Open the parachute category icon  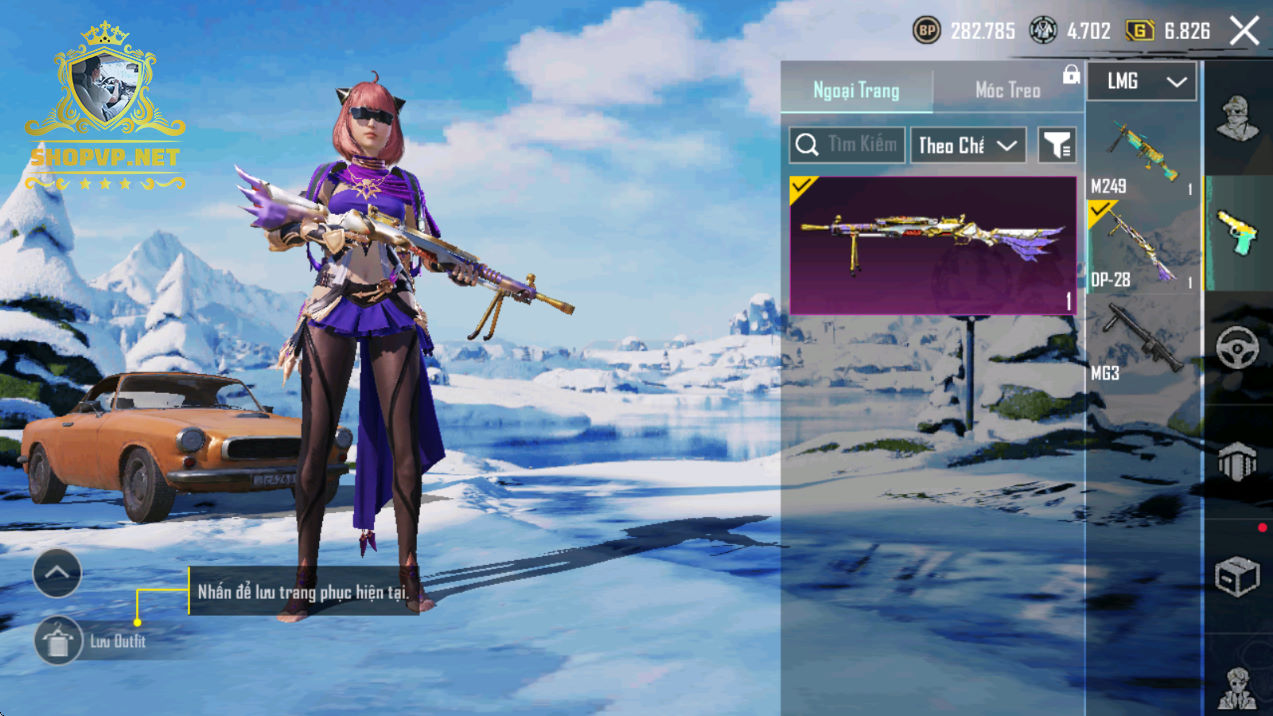(x=1238, y=462)
